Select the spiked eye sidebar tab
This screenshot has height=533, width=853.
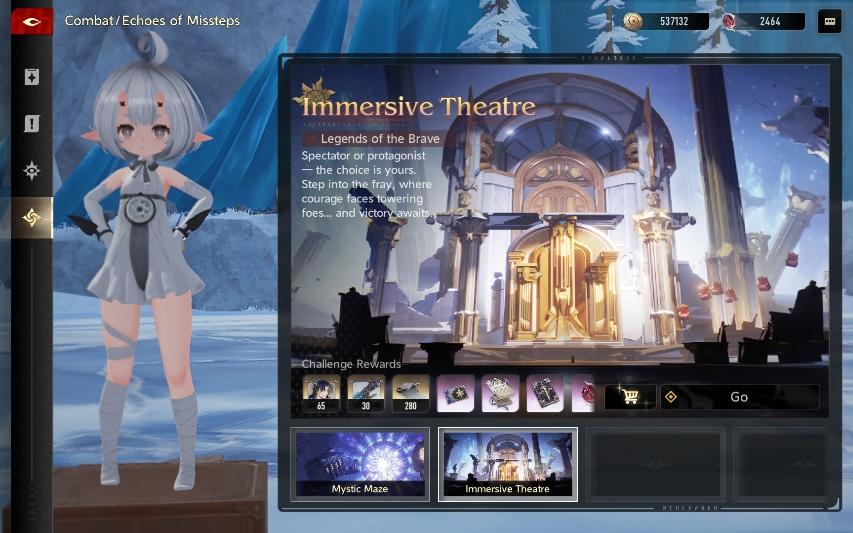pos(32,171)
